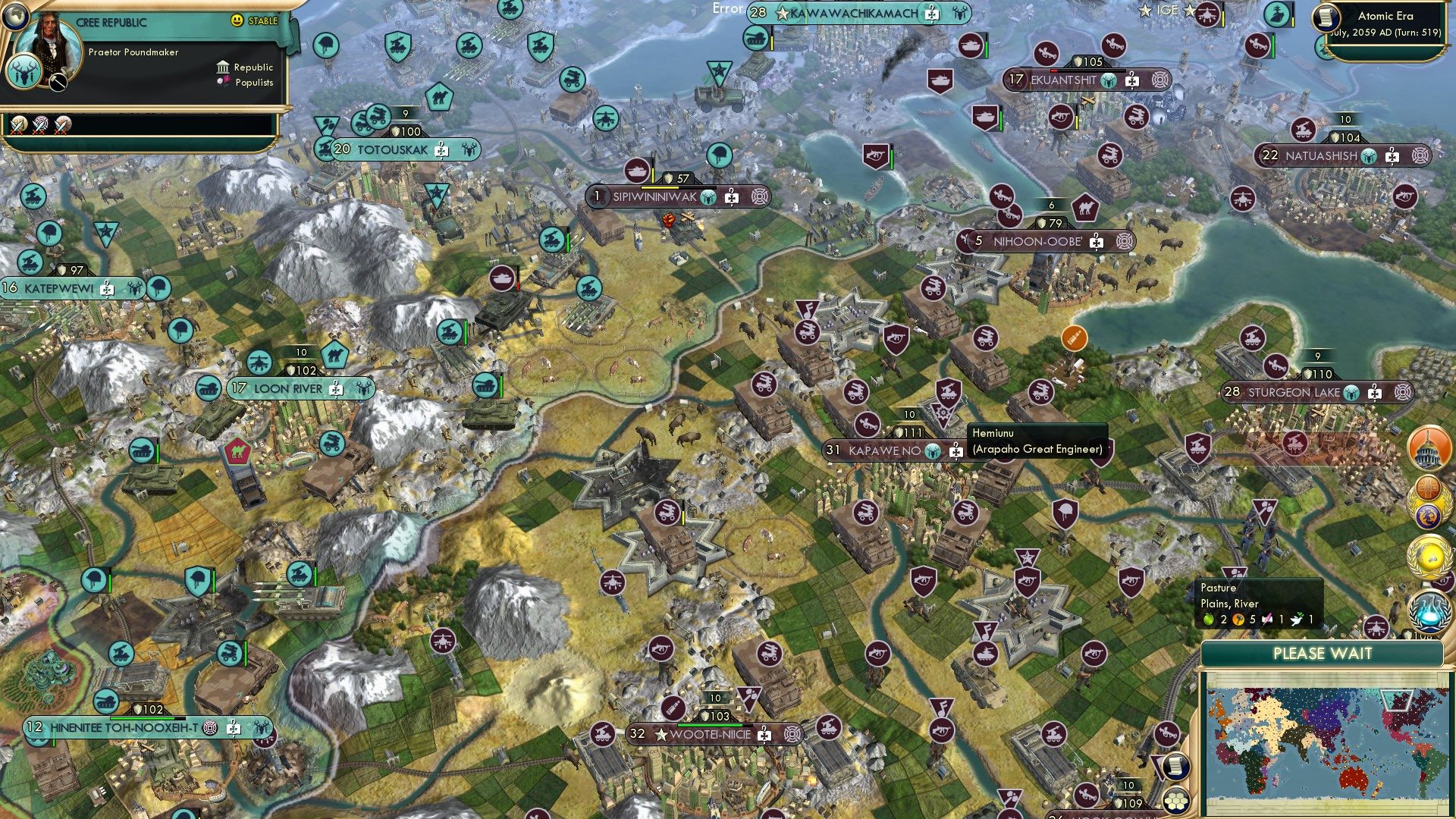This screenshot has height=819, width=1456.
Task: Toggle the hex grid overlay icon
Action: (1175, 800)
